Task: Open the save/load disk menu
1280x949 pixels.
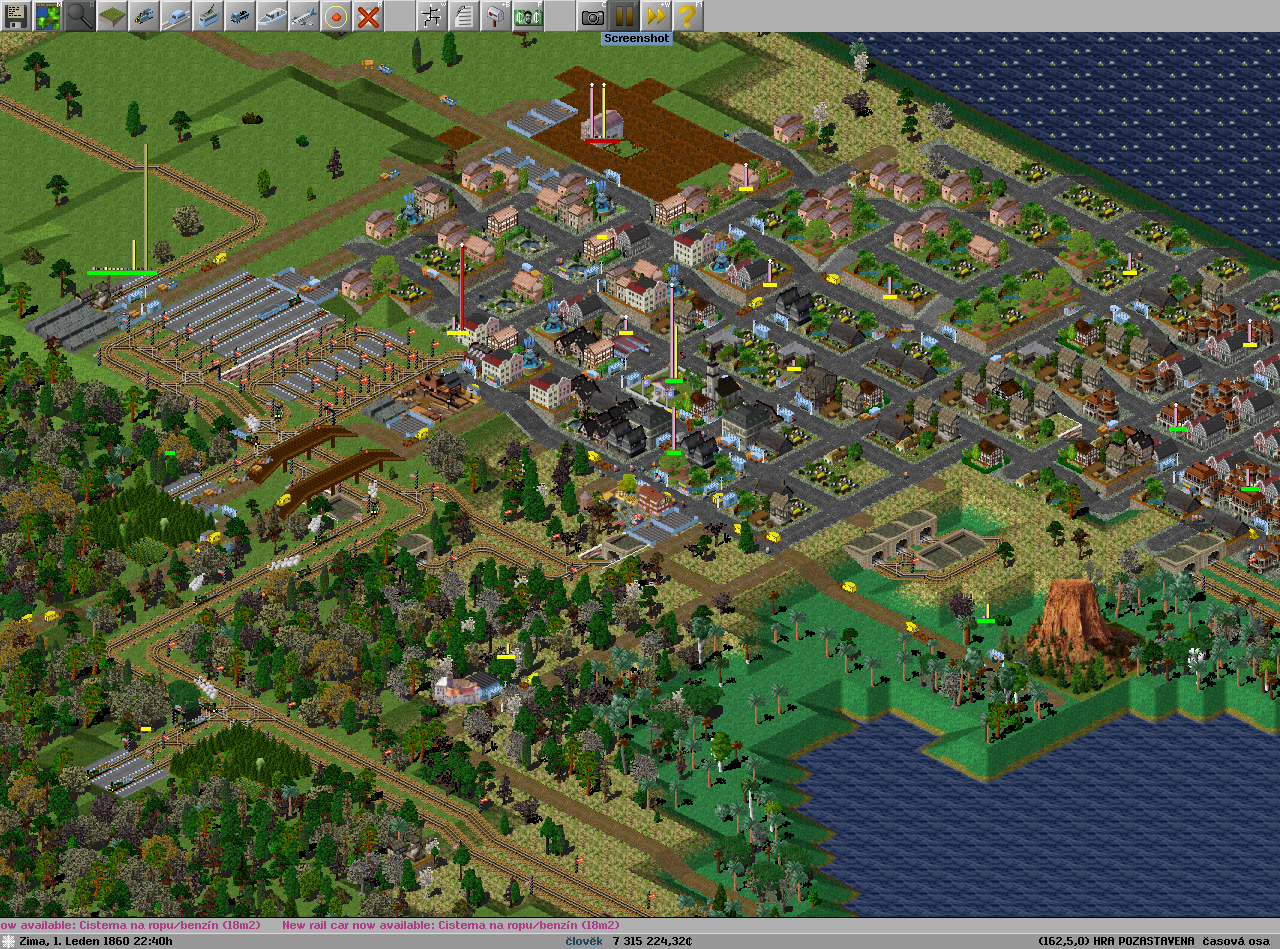Action: click(16, 16)
